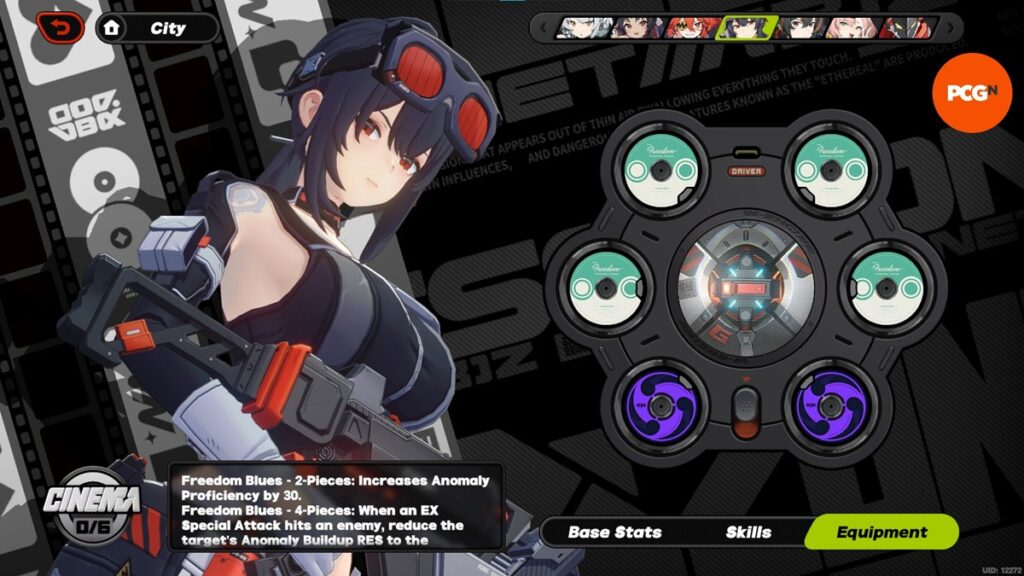1024x576 pixels.
Task: Show next characters with the right strip arrow
Action: [952, 28]
